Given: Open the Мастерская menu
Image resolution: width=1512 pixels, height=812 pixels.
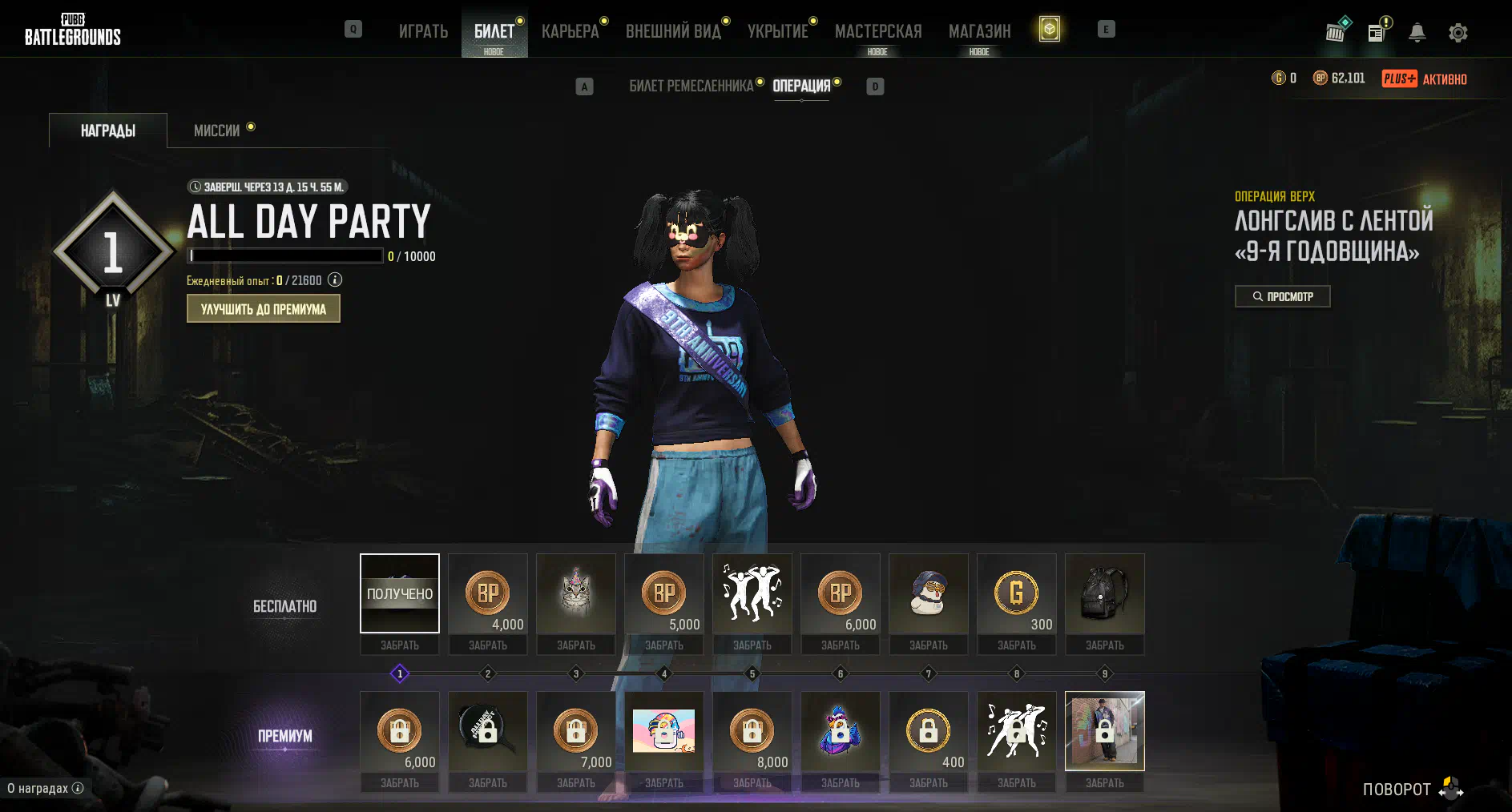Looking at the screenshot, I should pyautogui.click(x=878, y=31).
